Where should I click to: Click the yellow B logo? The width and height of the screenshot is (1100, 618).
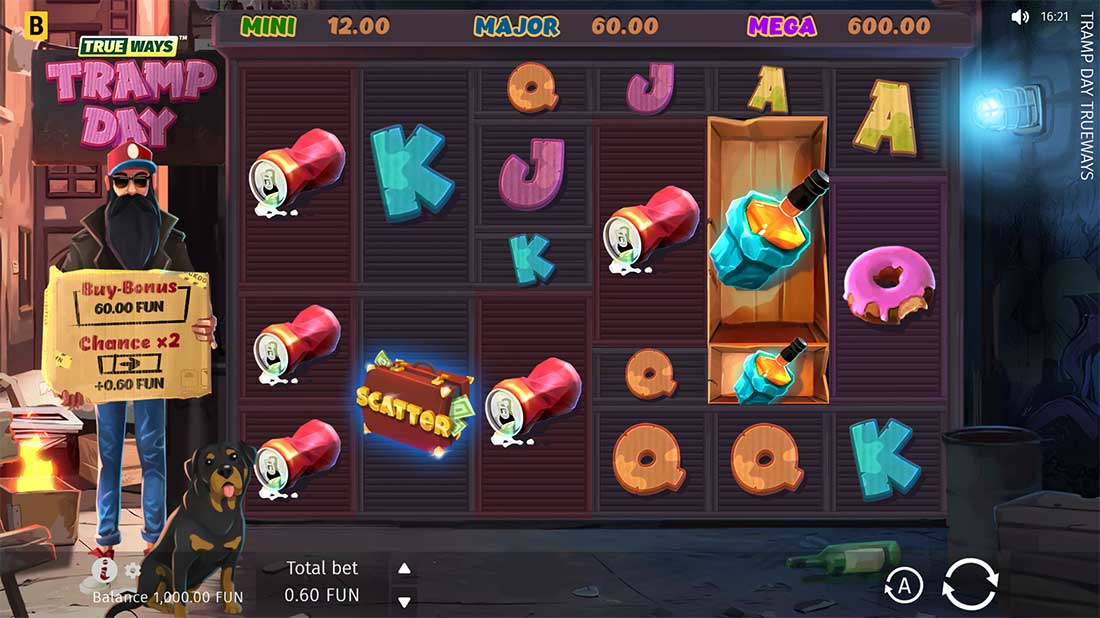pyautogui.click(x=38, y=27)
